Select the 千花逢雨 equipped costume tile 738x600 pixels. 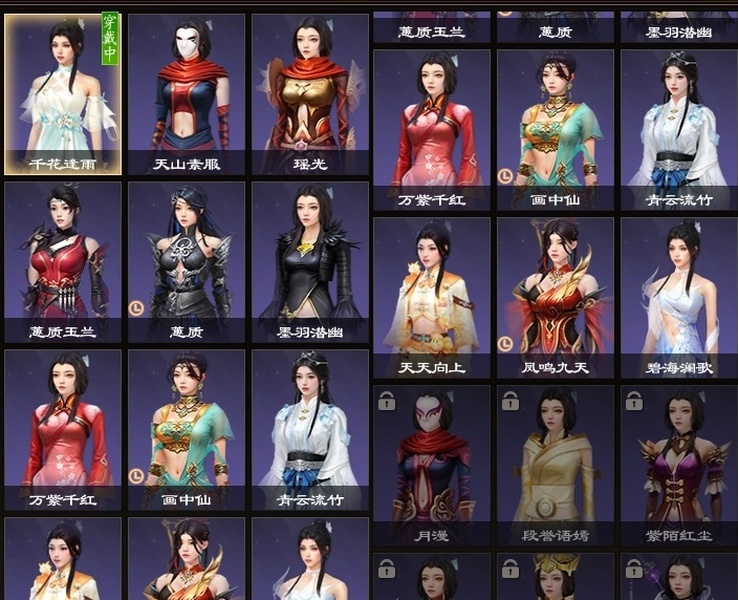[63, 94]
